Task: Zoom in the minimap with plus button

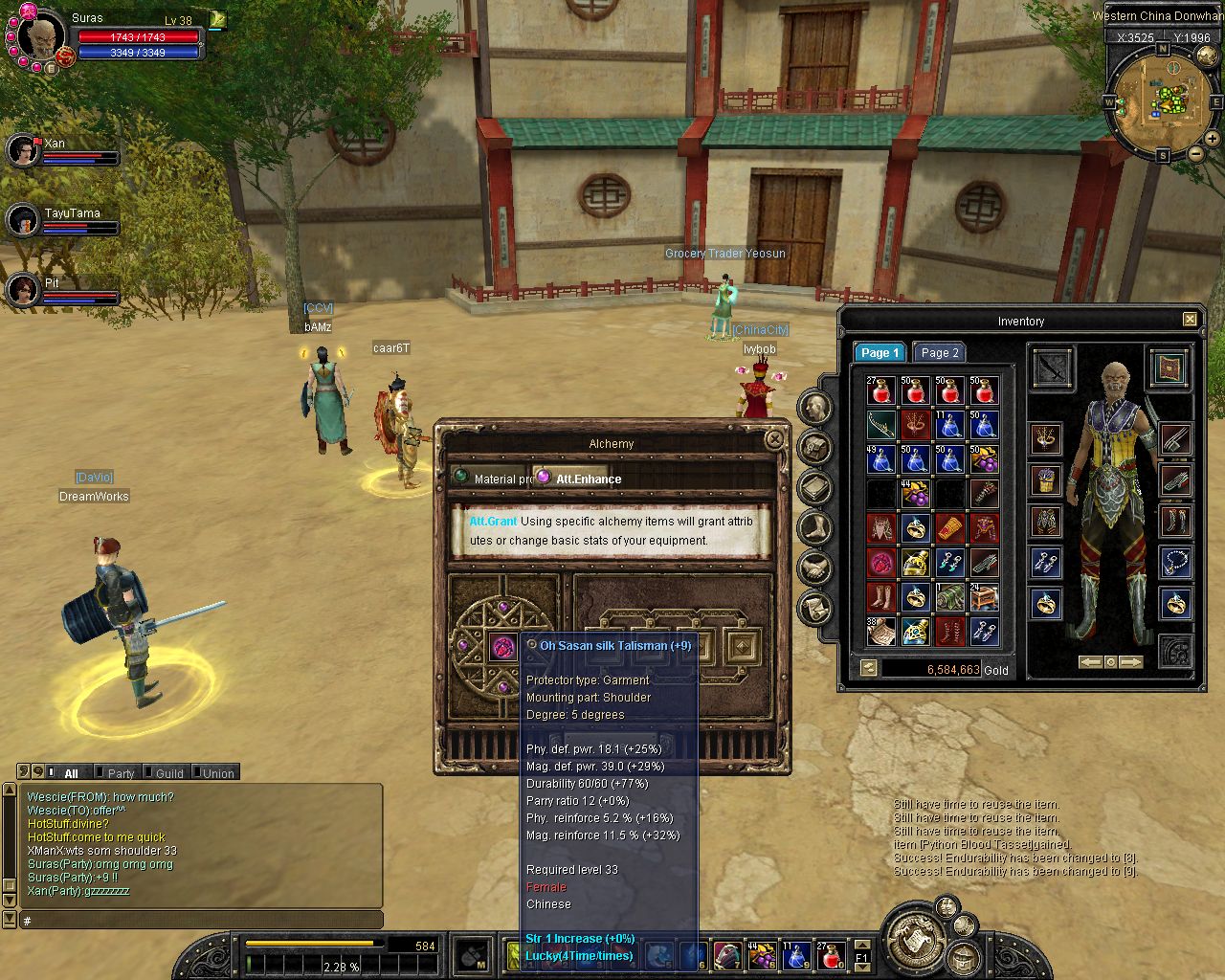Action: tap(1213, 139)
